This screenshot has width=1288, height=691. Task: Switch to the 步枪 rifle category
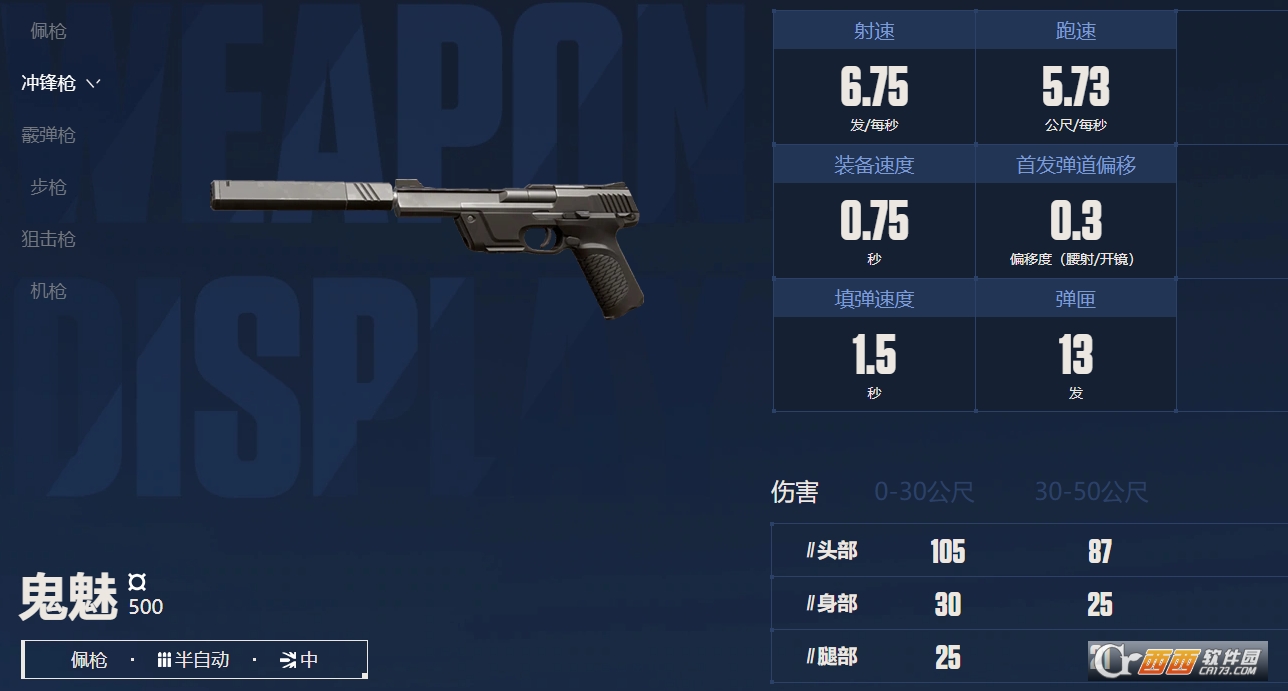pos(48,187)
